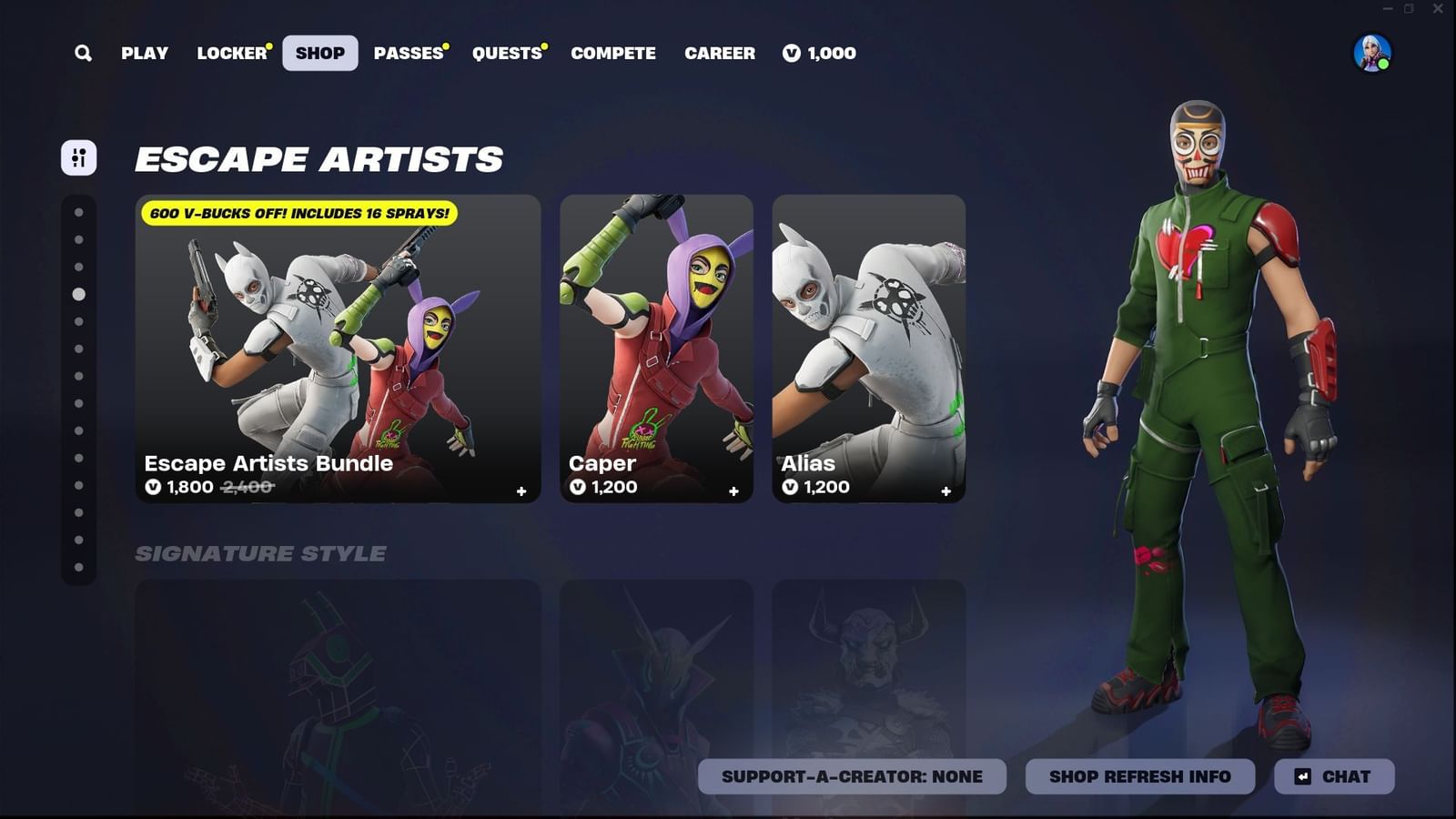The height and width of the screenshot is (819, 1456).
Task: Expand the Escape Artists Bundle plus icon
Action: (x=521, y=491)
